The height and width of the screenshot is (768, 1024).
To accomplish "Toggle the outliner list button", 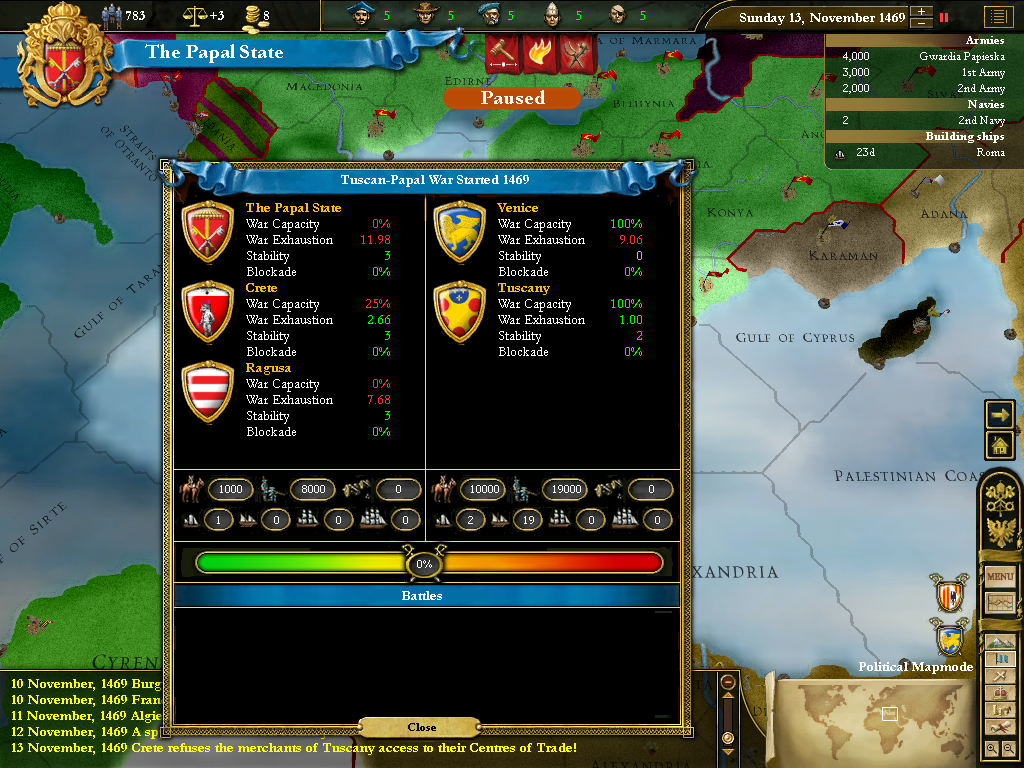I will click(x=996, y=17).
